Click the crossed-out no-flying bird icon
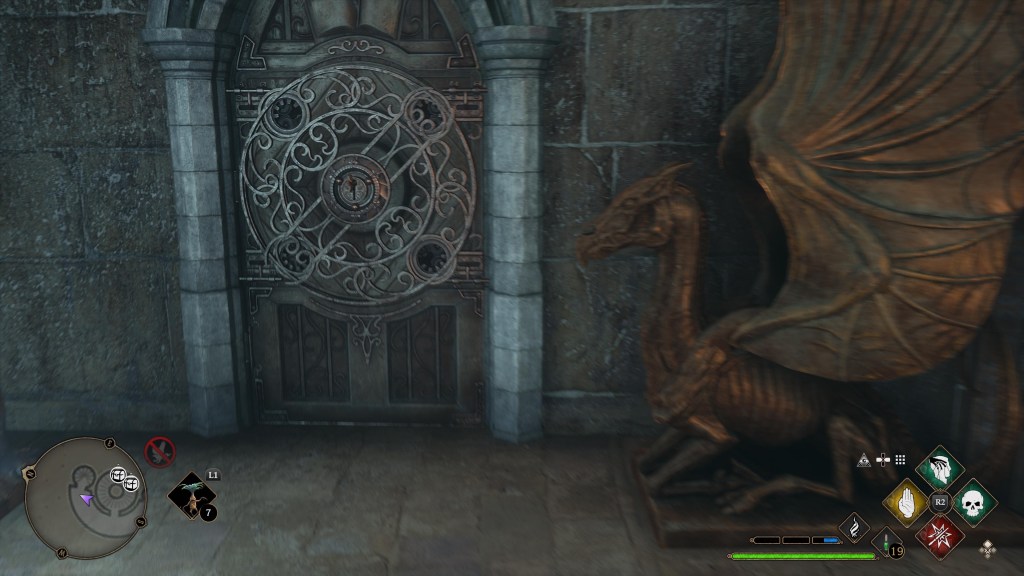The image size is (1024, 576). click(159, 451)
